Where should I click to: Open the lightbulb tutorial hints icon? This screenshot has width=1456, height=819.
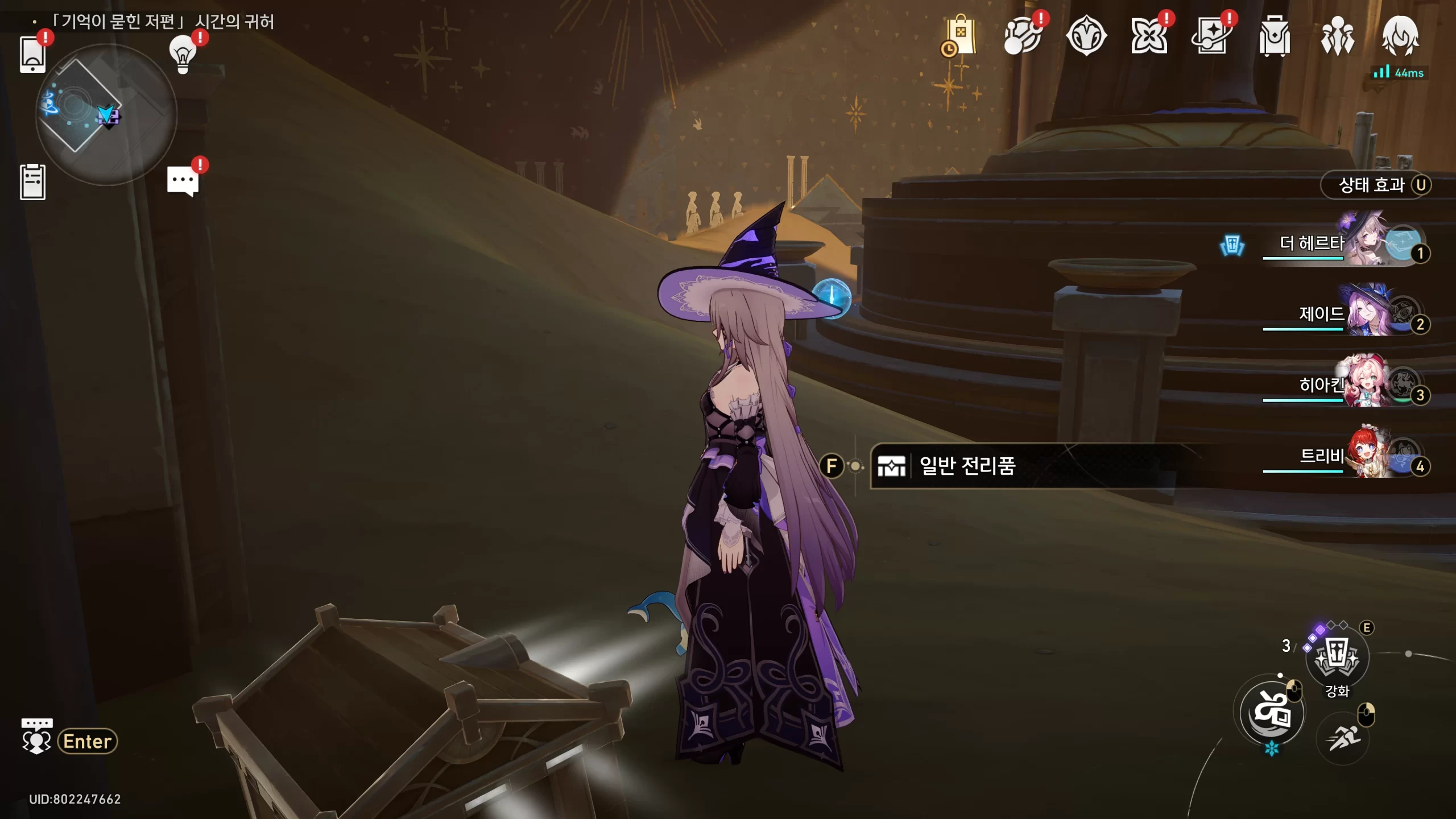tap(183, 54)
